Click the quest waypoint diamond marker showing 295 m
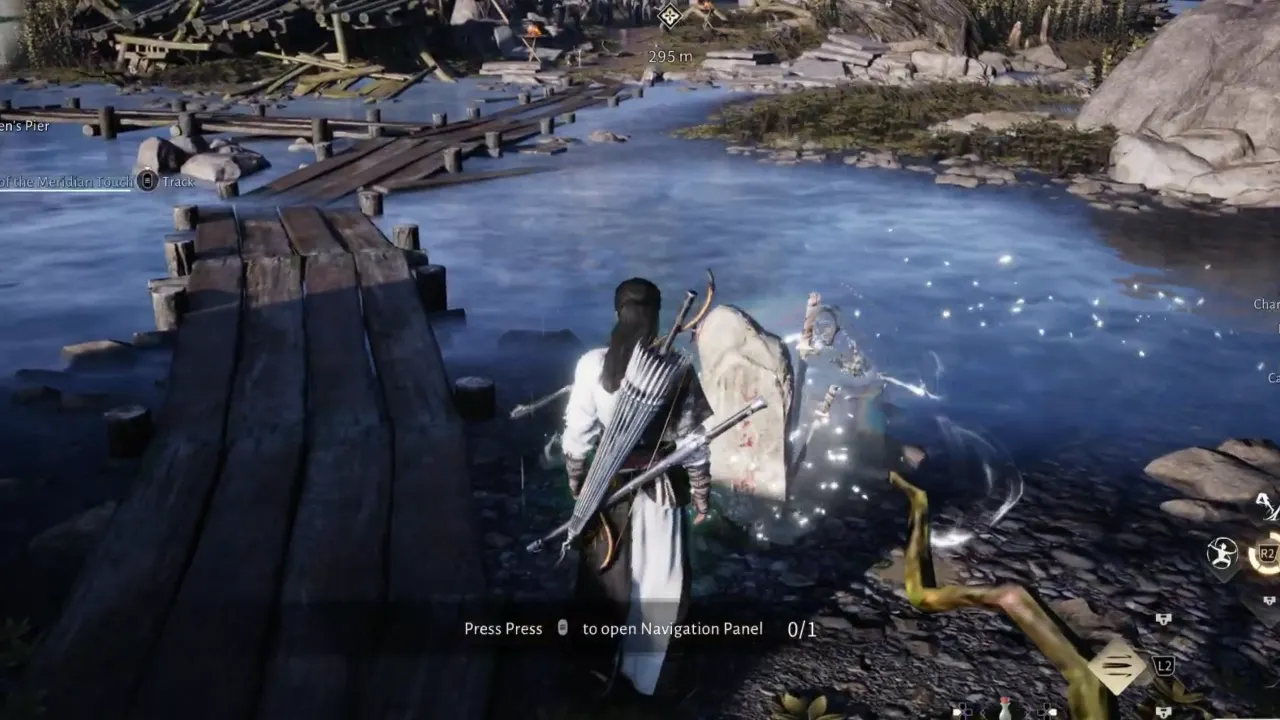Image resolution: width=1280 pixels, height=720 pixels. click(668, 17)
